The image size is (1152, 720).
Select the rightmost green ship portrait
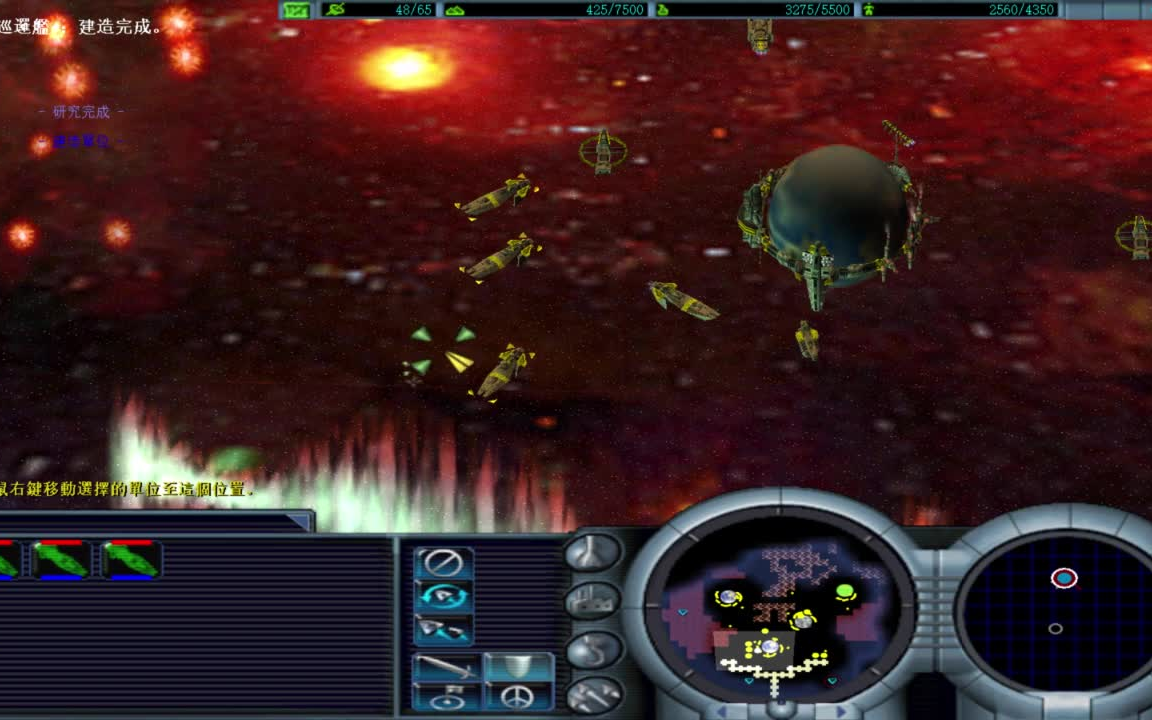[x=131, y=559]
